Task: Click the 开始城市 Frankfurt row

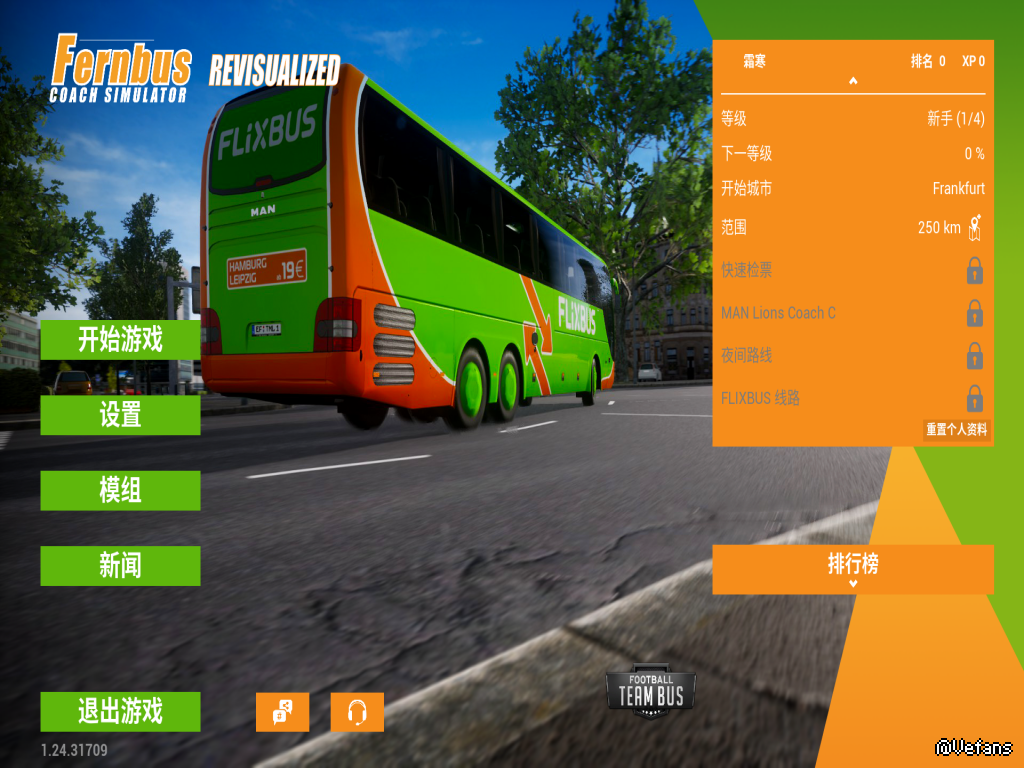Action: 852,188
